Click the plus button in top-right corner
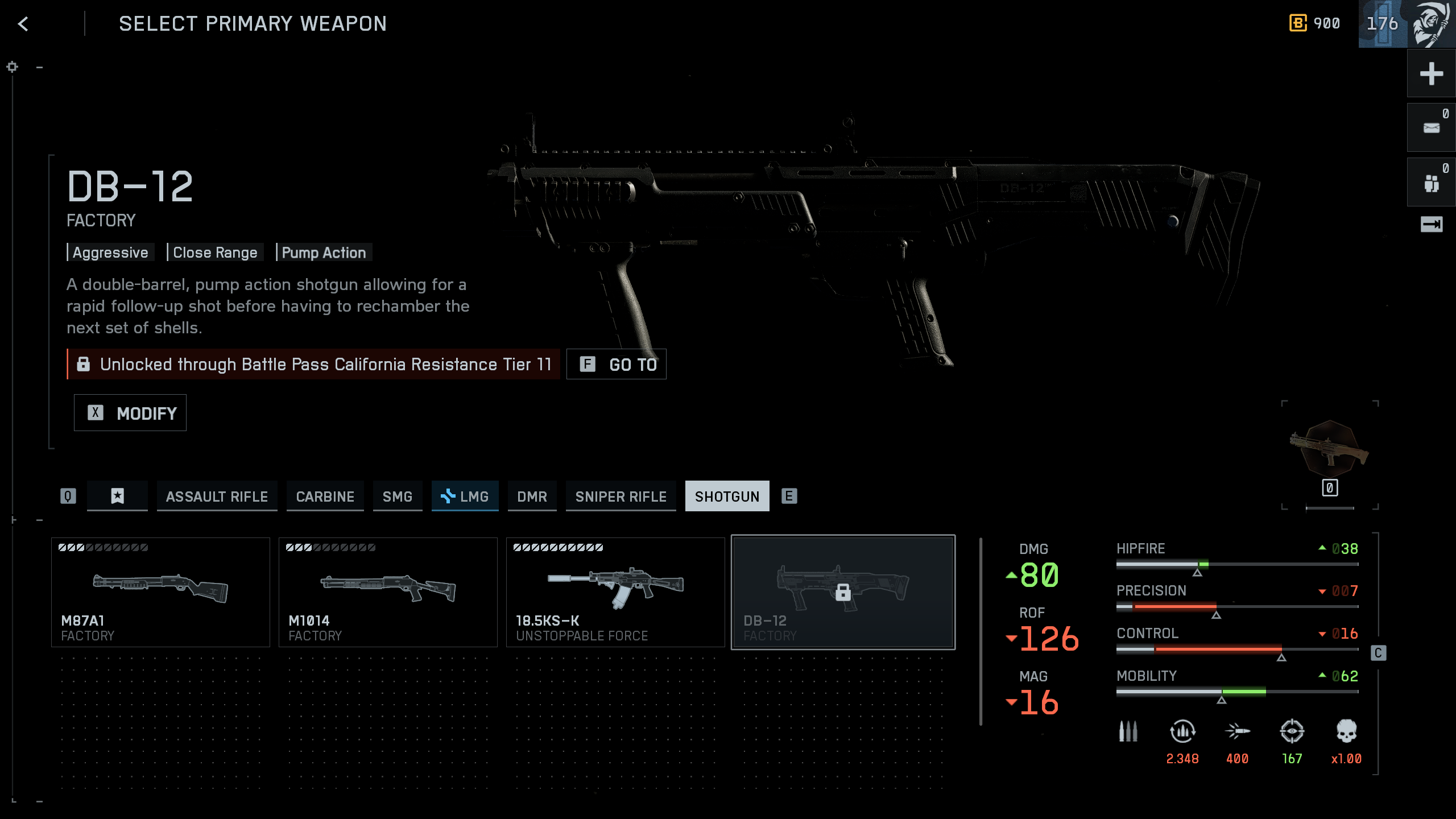Screen dimensions: 1456x819 (1431, 74)
